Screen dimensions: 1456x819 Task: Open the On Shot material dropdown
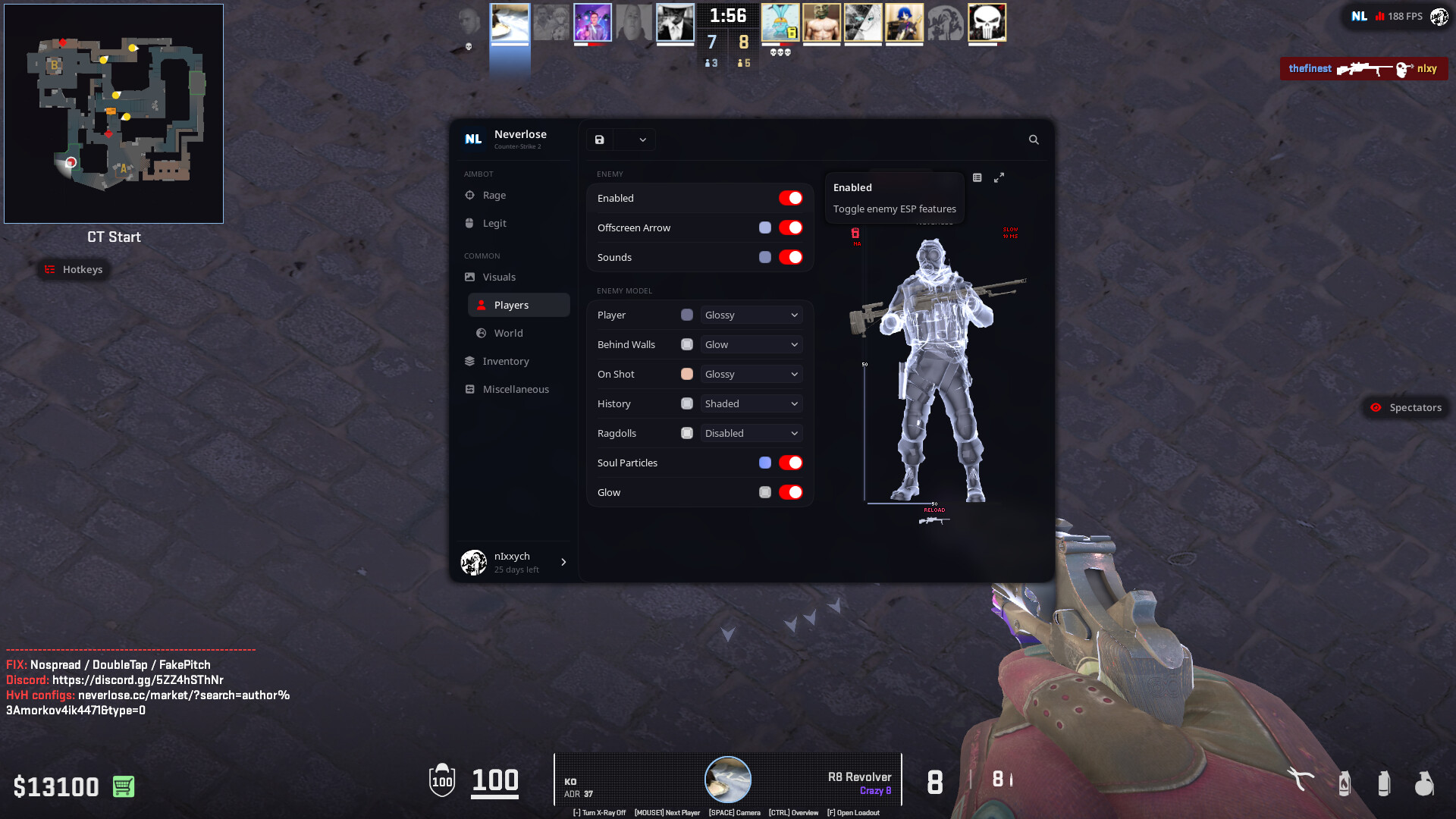click(751, 374)
